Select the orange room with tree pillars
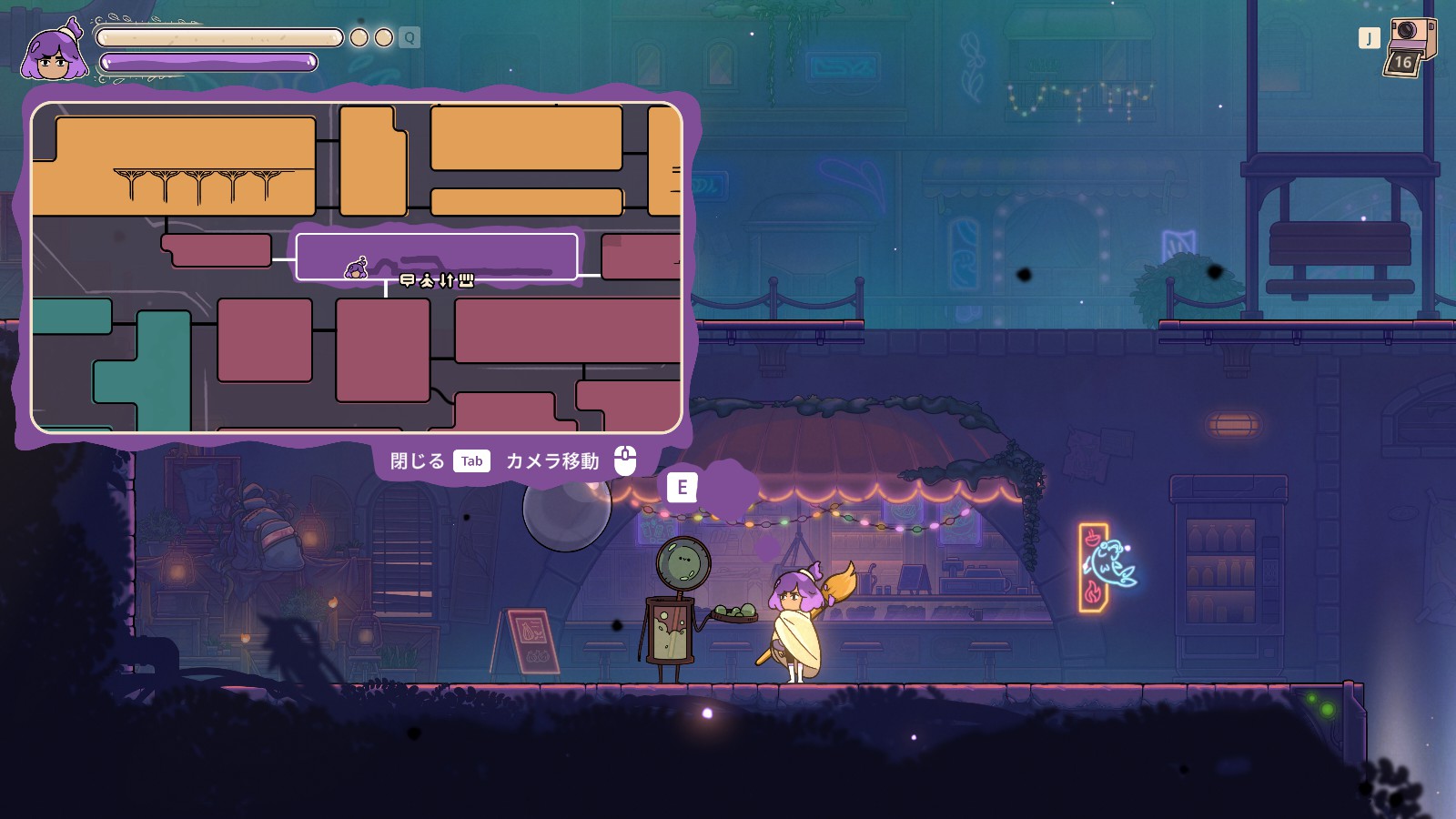This screenshot has width=1456, height=819. pos(182,164)
